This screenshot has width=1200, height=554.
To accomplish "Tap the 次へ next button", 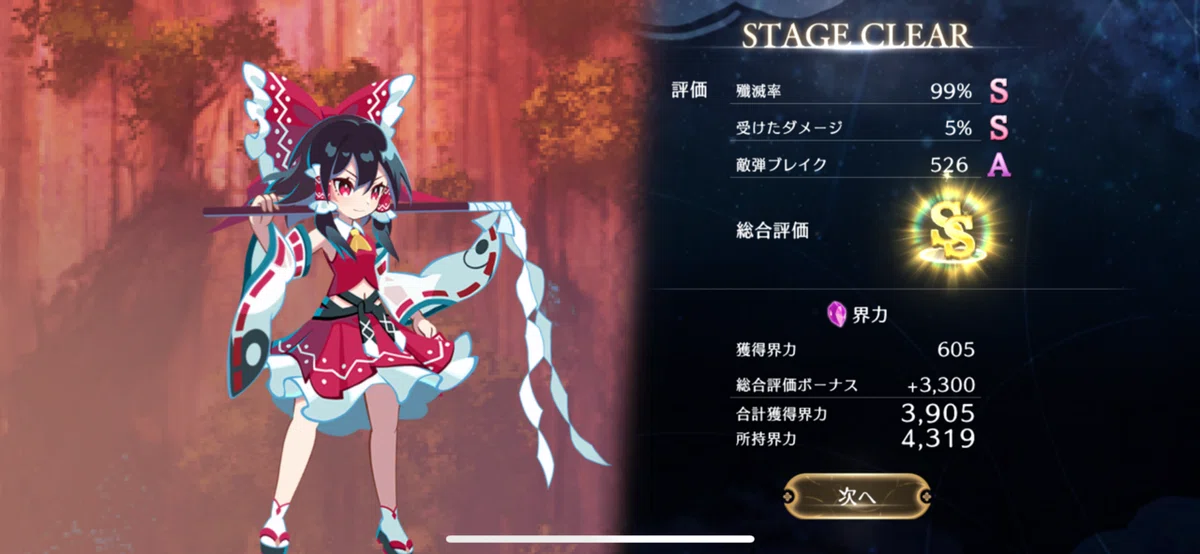I will [x=856, y=494].
